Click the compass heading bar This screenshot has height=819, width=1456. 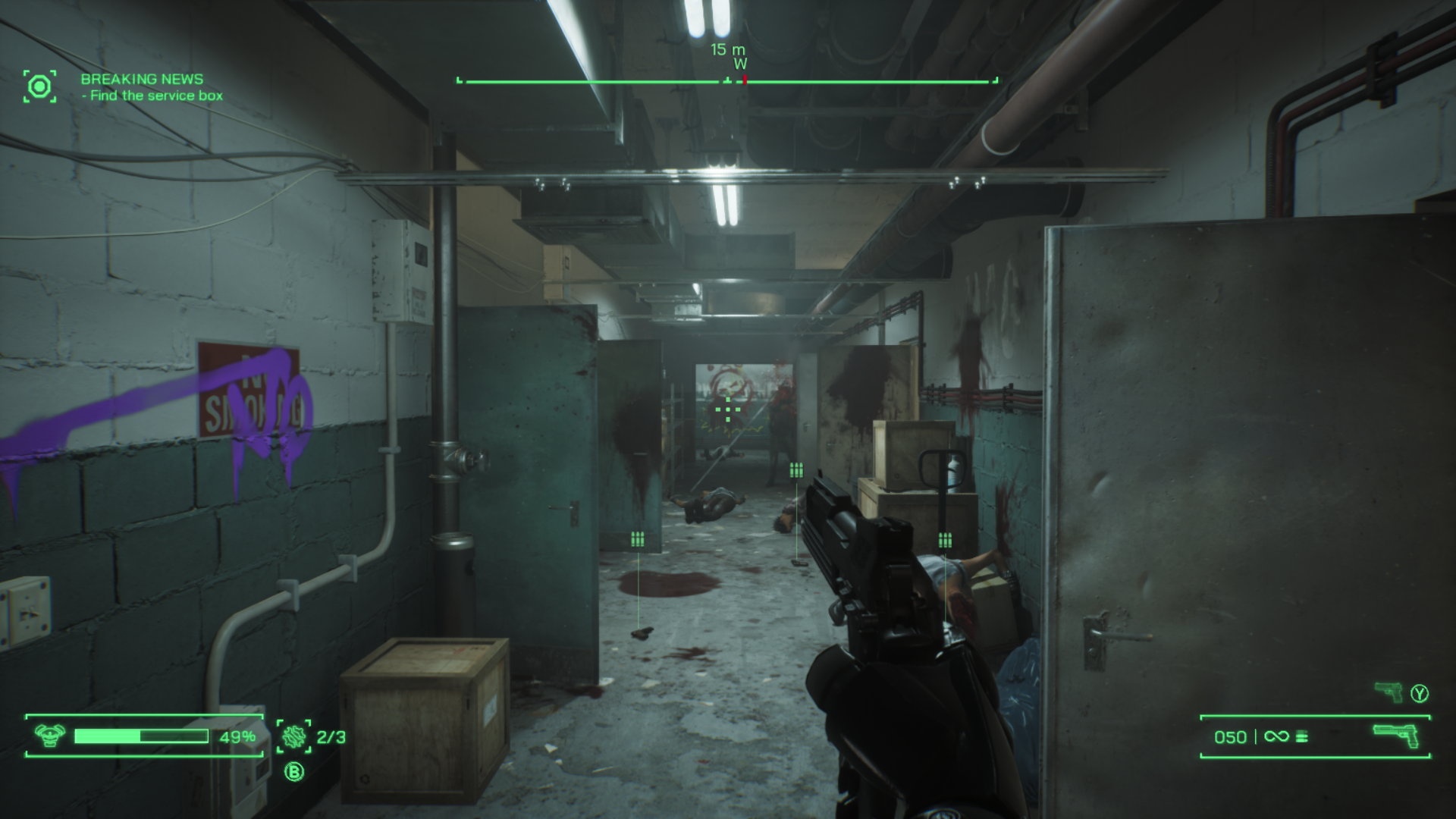pos(727,80)
